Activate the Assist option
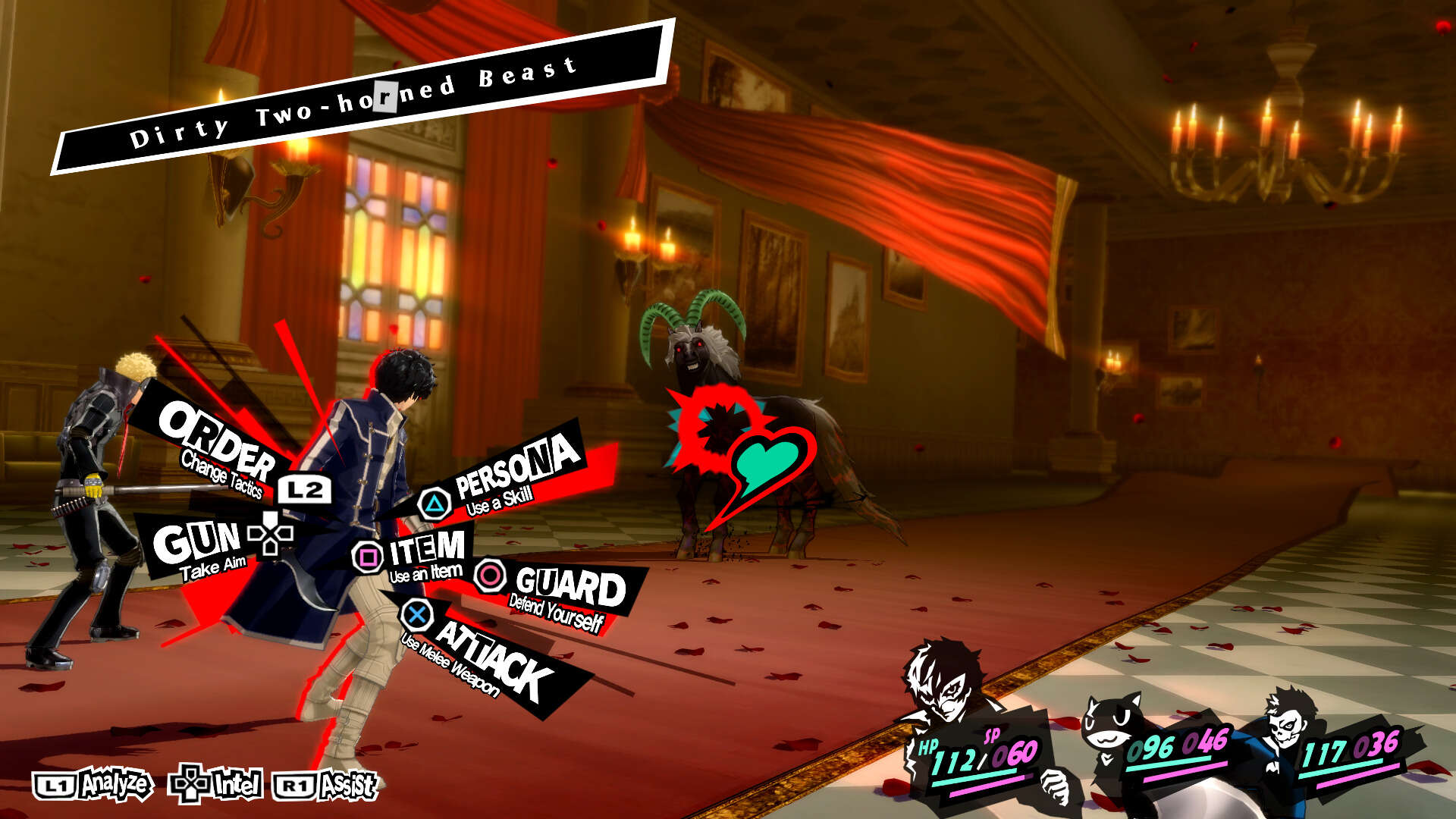Screen dimensions: 1456x819 click(326, 786)
